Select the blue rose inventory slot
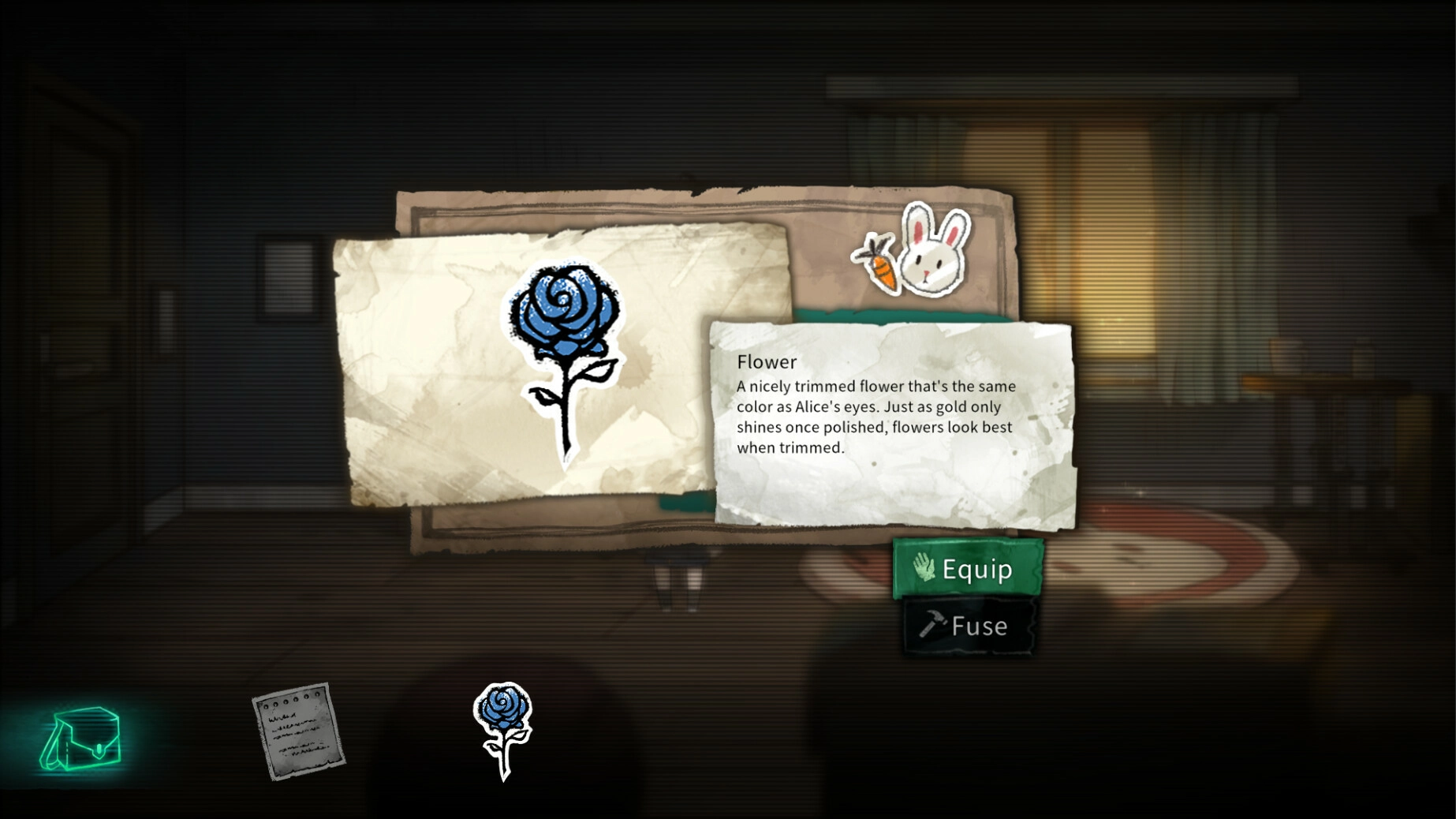This screenshot has width=1456, height=819. tap(503, 730)
